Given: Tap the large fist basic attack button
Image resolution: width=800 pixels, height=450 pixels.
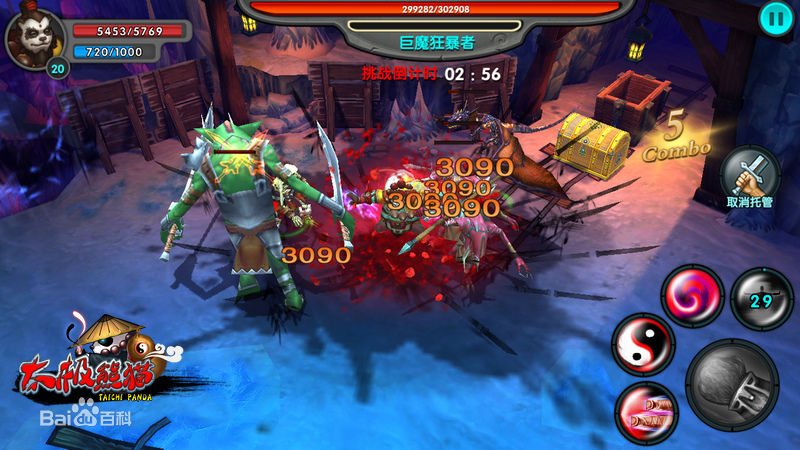Looking at the screenshot, I should [732, 385].
